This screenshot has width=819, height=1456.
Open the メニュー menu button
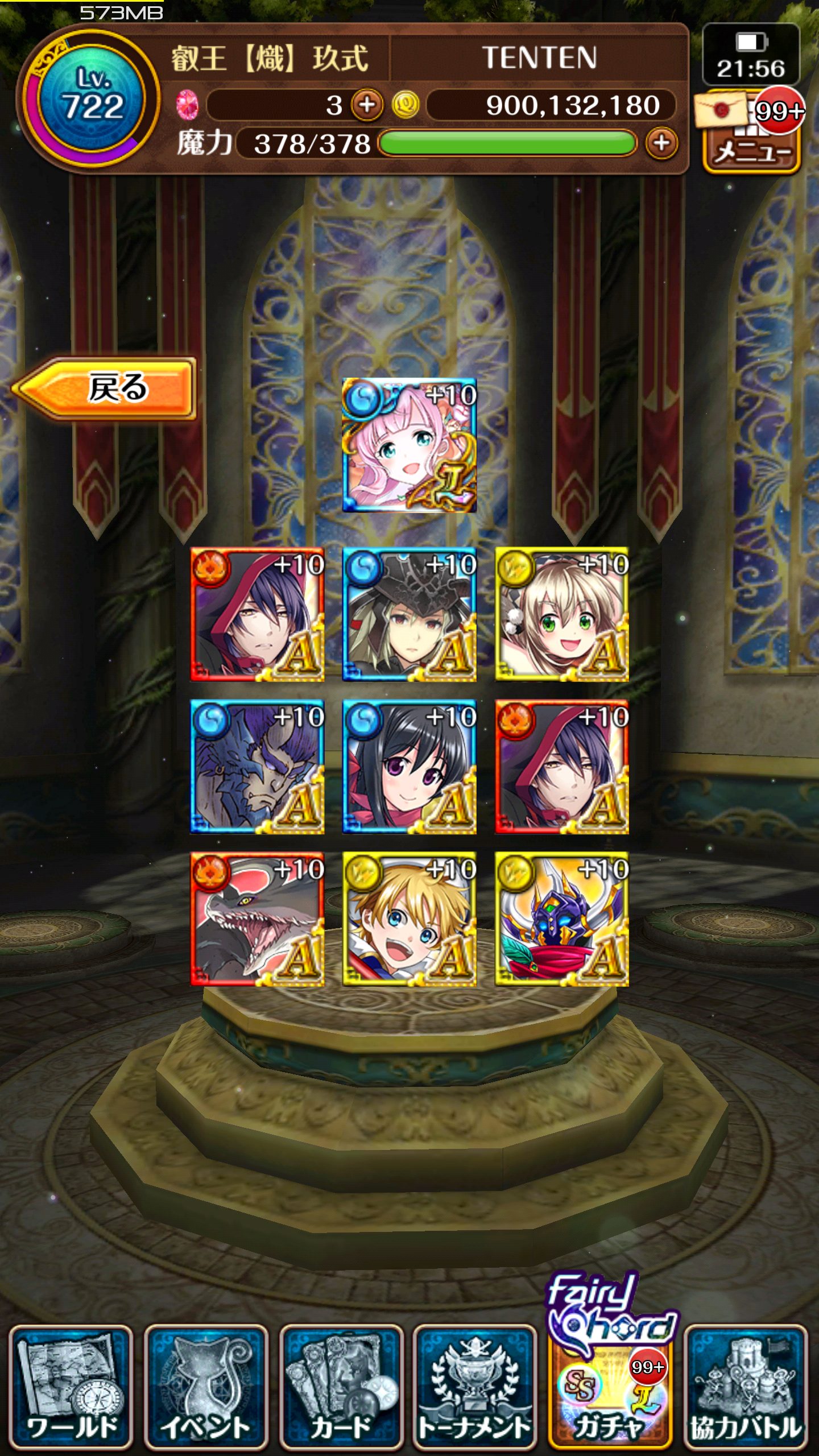[752, 151]
